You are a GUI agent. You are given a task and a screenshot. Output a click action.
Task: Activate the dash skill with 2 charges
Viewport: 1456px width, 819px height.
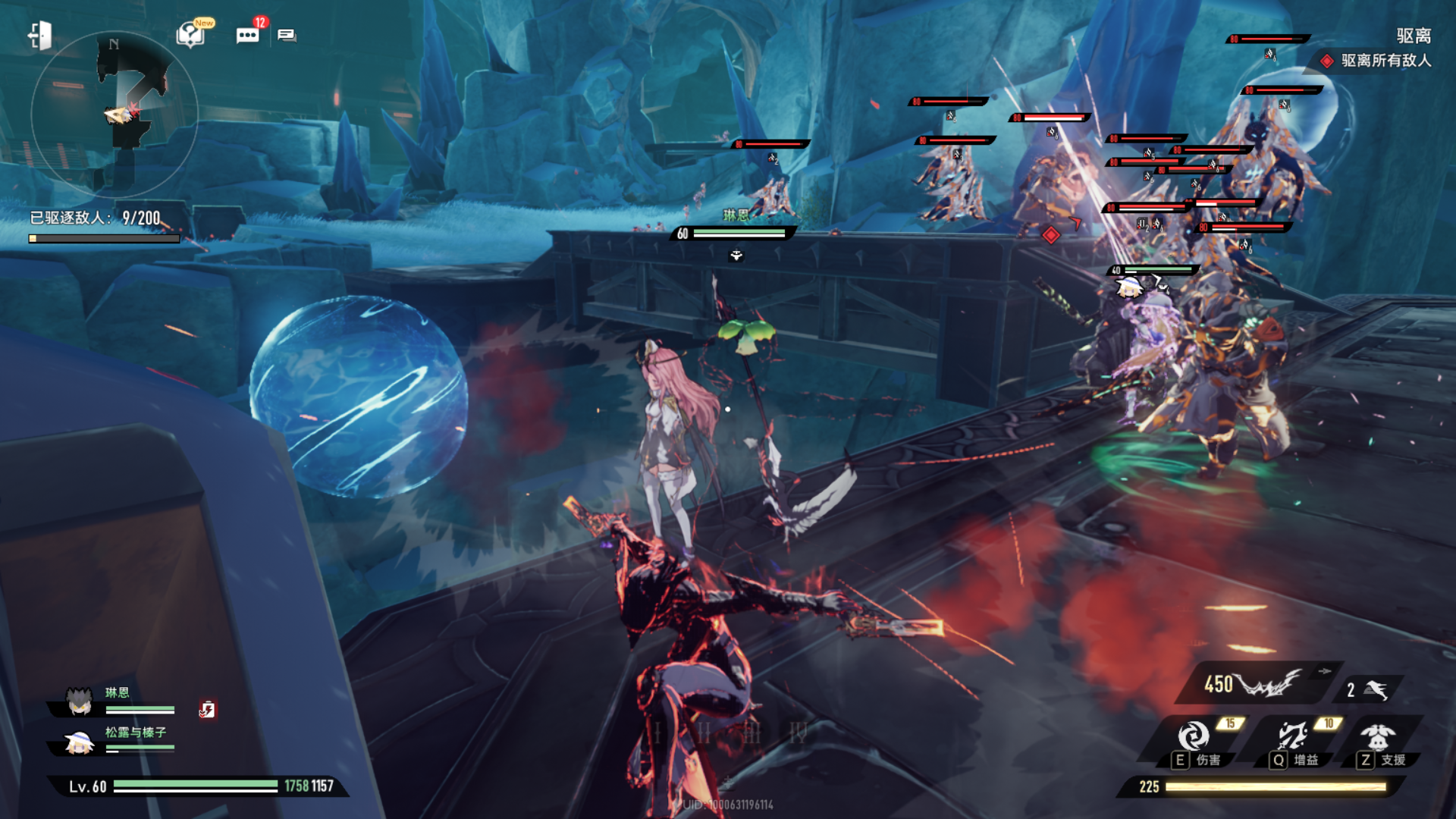[x=1369, y=689]
